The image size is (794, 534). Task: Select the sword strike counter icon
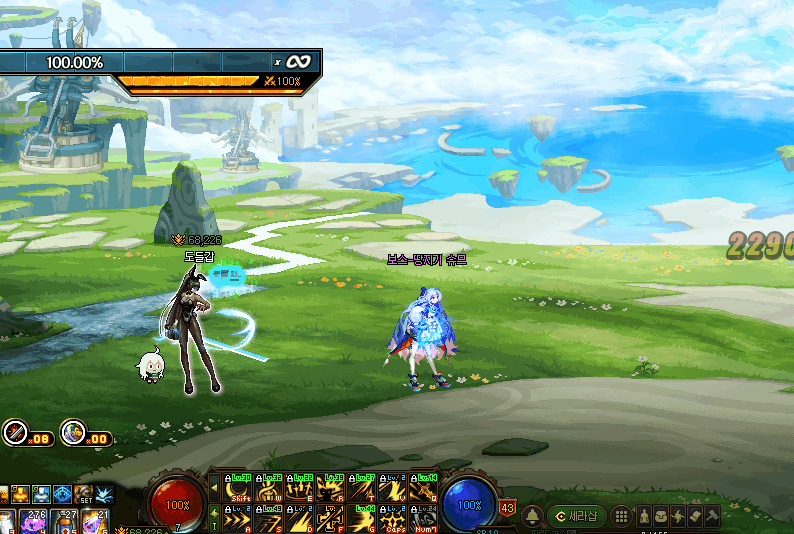click(x=14, y=433)
